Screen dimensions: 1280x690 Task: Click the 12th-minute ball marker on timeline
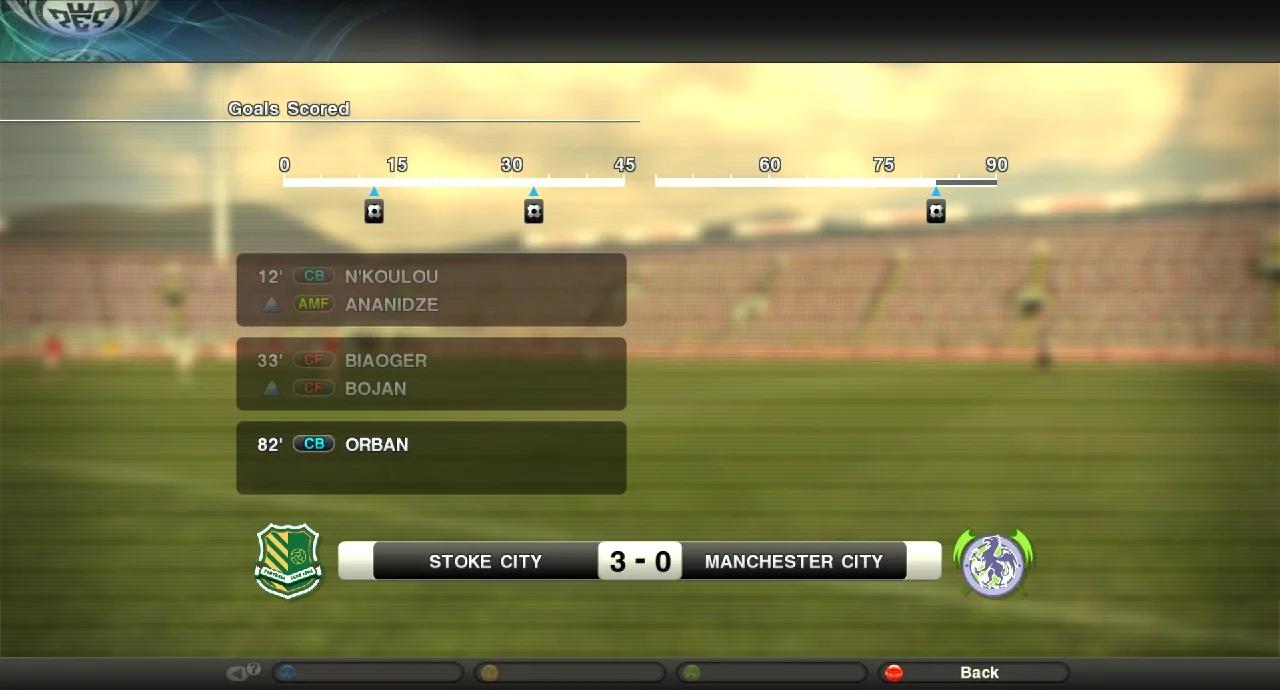374,211
